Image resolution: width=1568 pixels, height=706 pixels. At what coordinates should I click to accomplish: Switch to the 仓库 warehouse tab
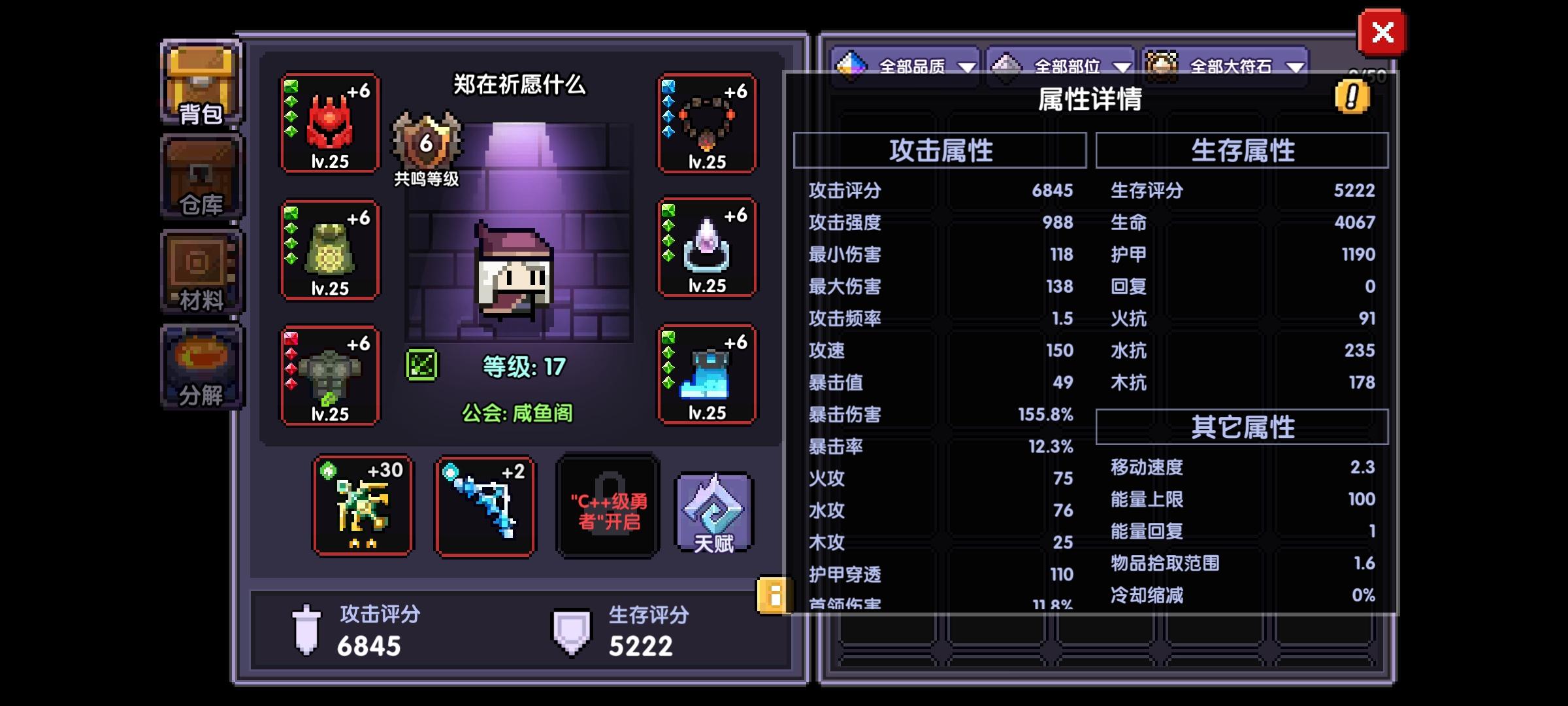click(x=199, y=176)
